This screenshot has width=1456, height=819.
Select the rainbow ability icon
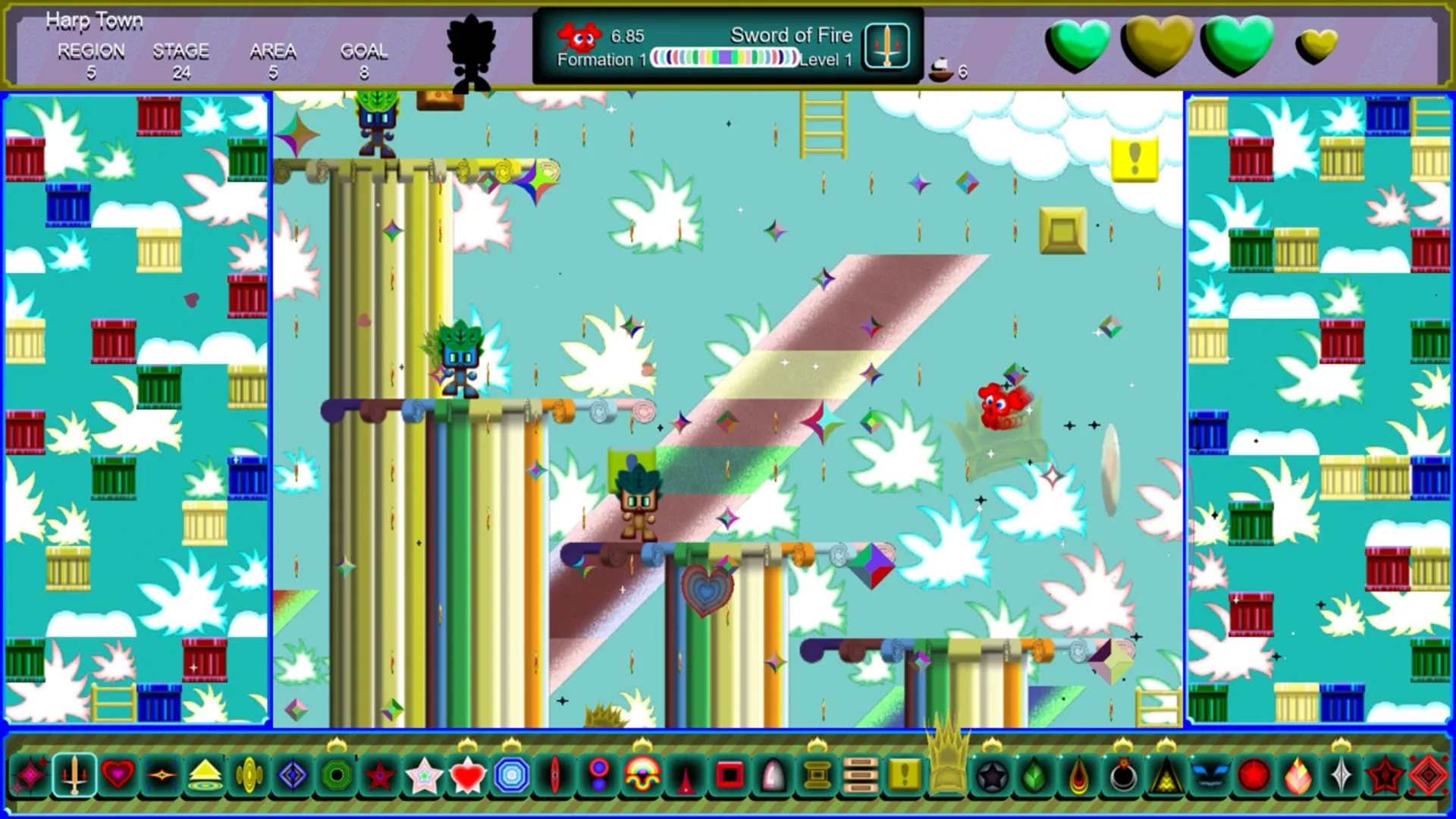click(x=641, y=775)
